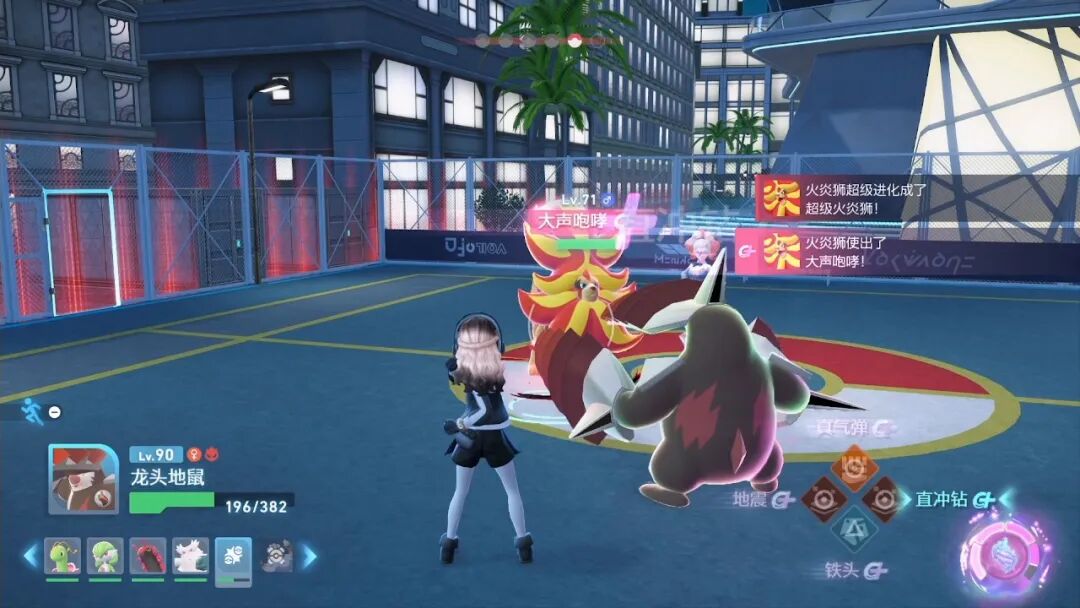Use the 地震 move on the move wheel

[x=823, y=498]
